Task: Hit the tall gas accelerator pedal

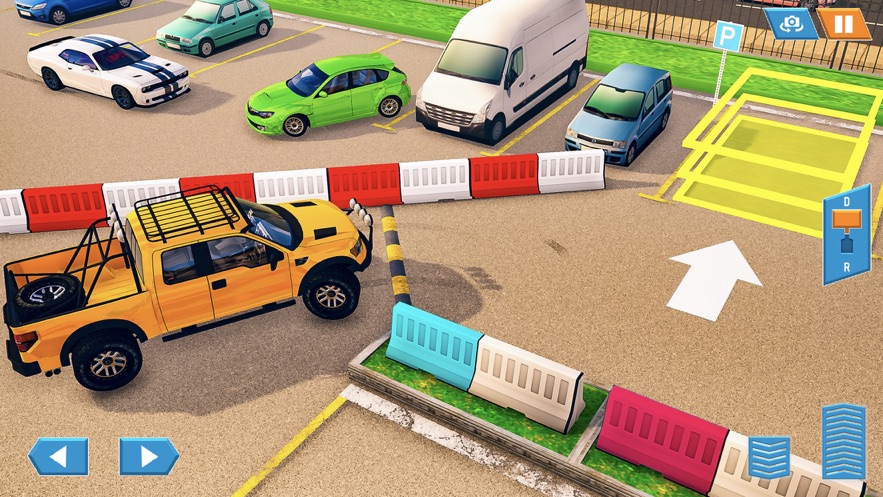Action: pos(844,441)
